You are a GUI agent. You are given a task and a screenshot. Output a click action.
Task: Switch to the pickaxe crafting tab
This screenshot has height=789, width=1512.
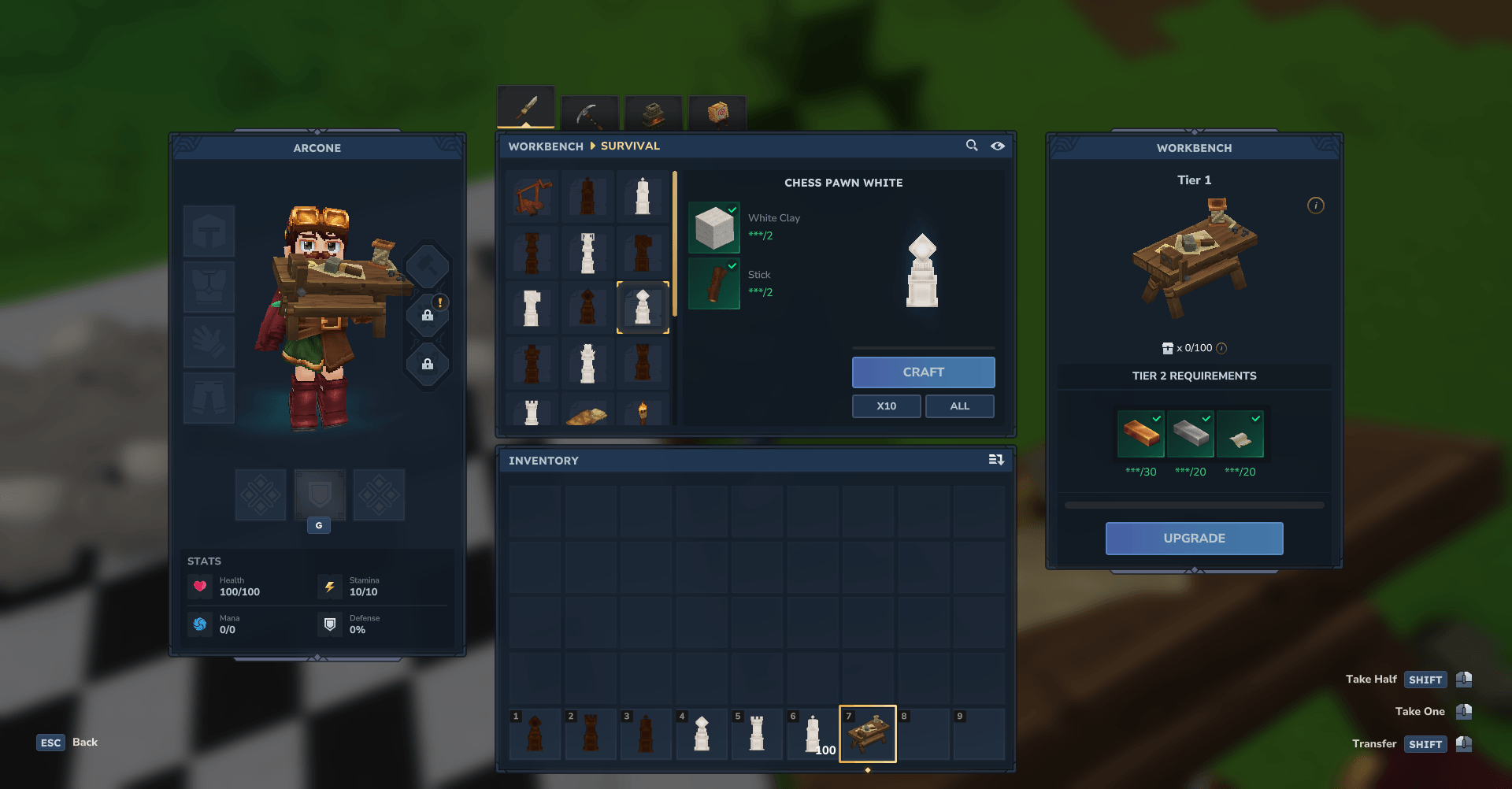[x=589, y=114]
